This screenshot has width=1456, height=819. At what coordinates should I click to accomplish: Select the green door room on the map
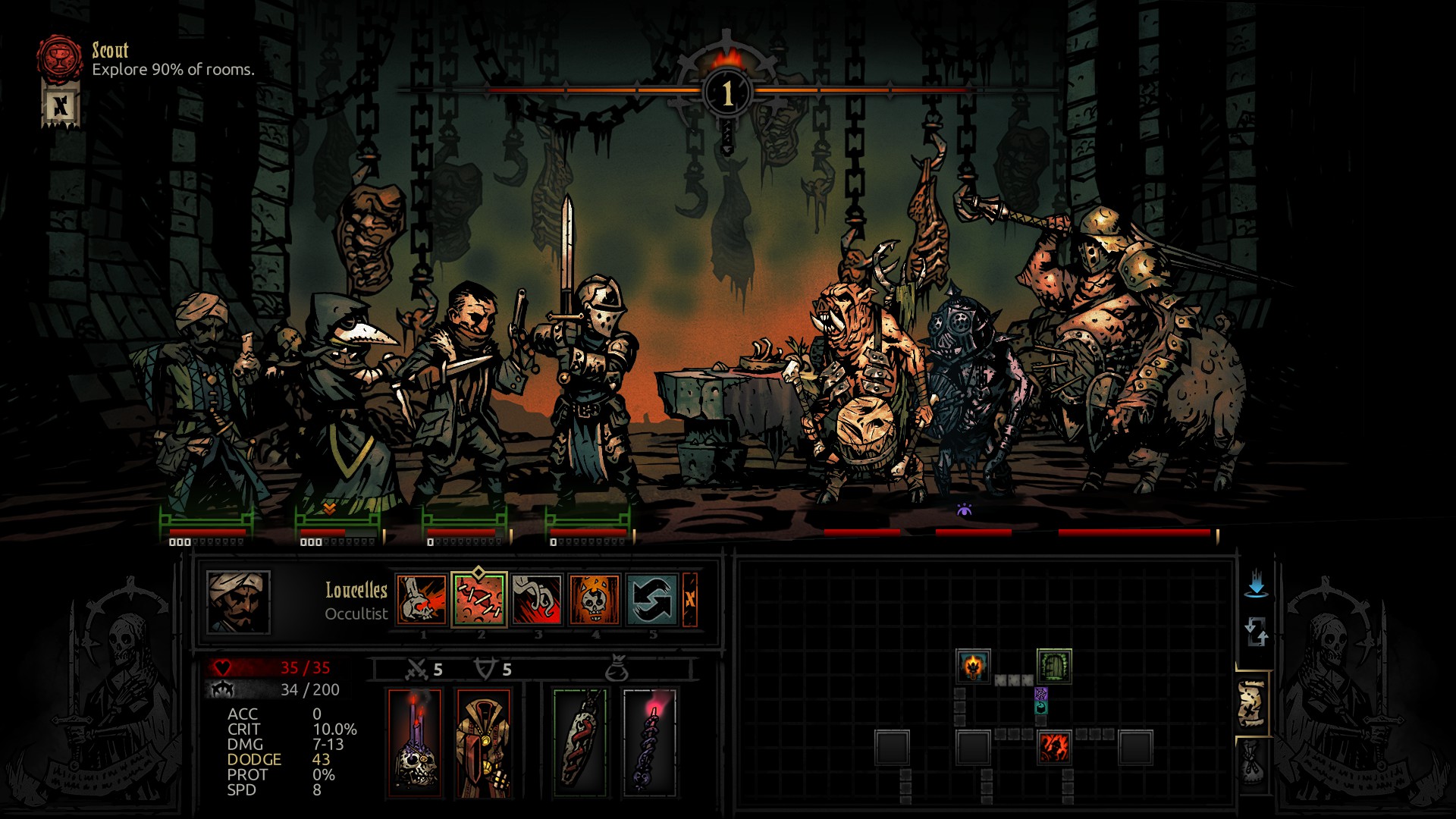tap(1054, 667)
